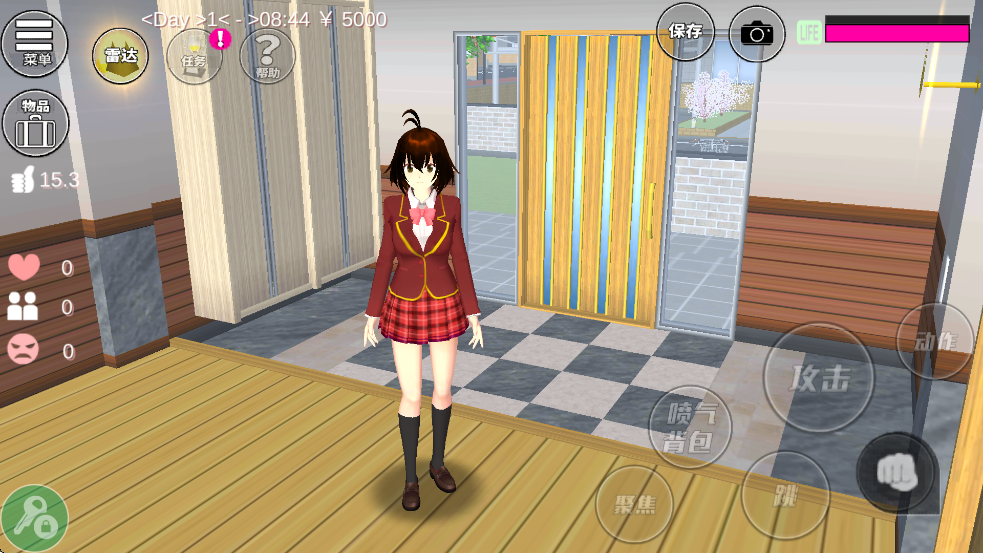Viewport: 983px width, 553px height.
Task: Open the 任务 quest list
Action: (x=194, y=56)
